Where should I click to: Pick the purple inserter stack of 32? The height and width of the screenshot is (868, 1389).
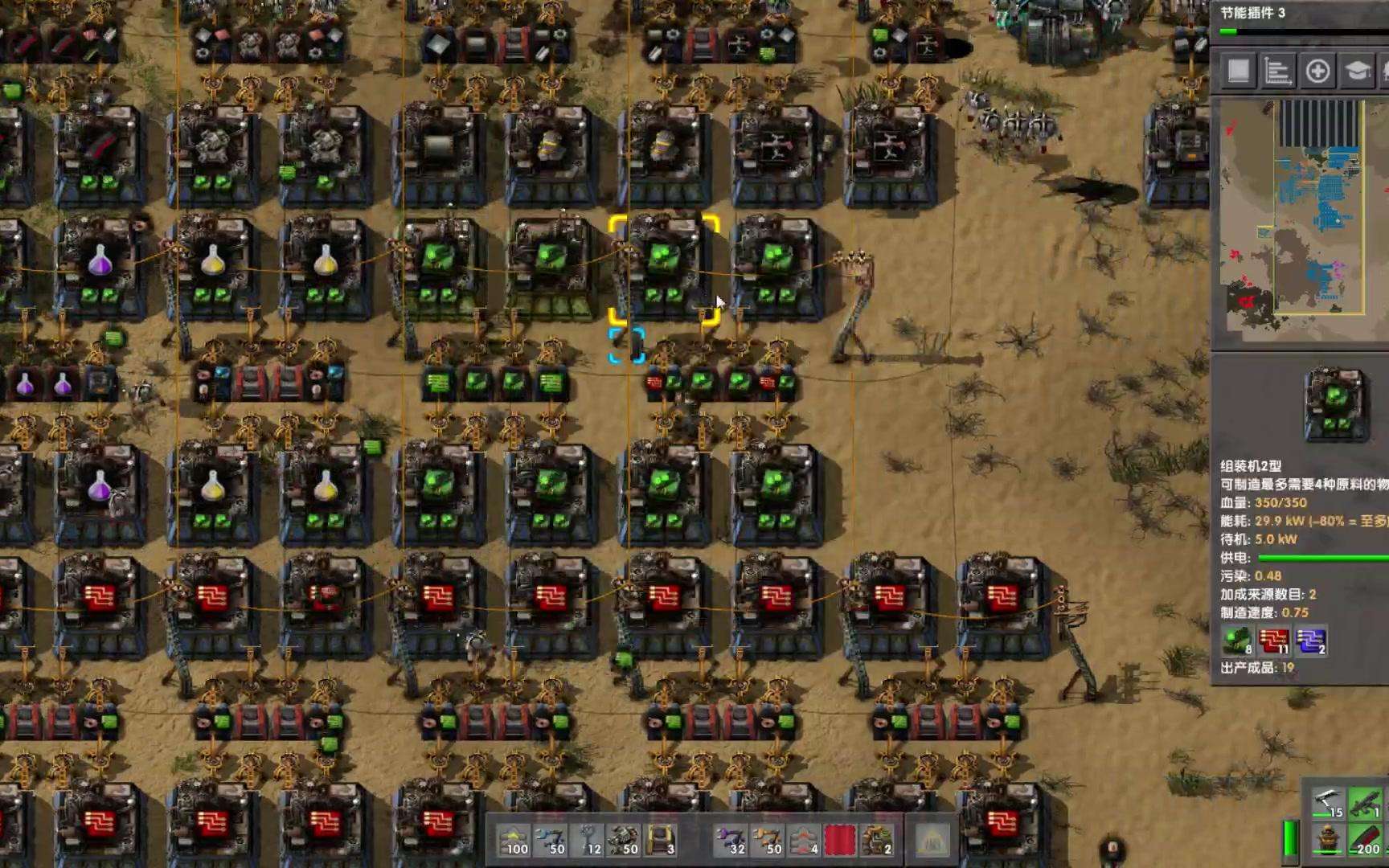click(x=731, y=841)
